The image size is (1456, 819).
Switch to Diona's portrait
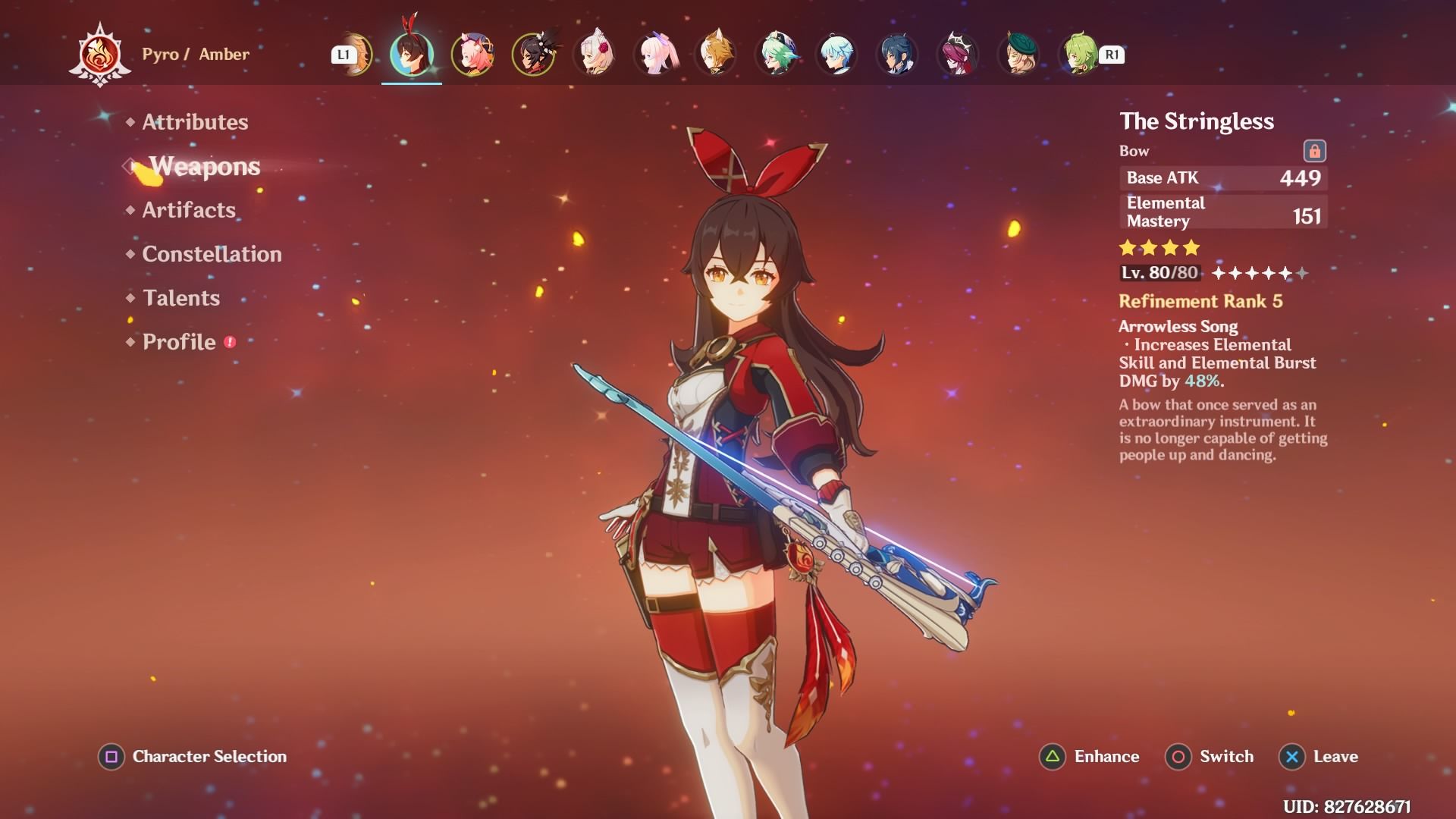[x=472, y=55]
